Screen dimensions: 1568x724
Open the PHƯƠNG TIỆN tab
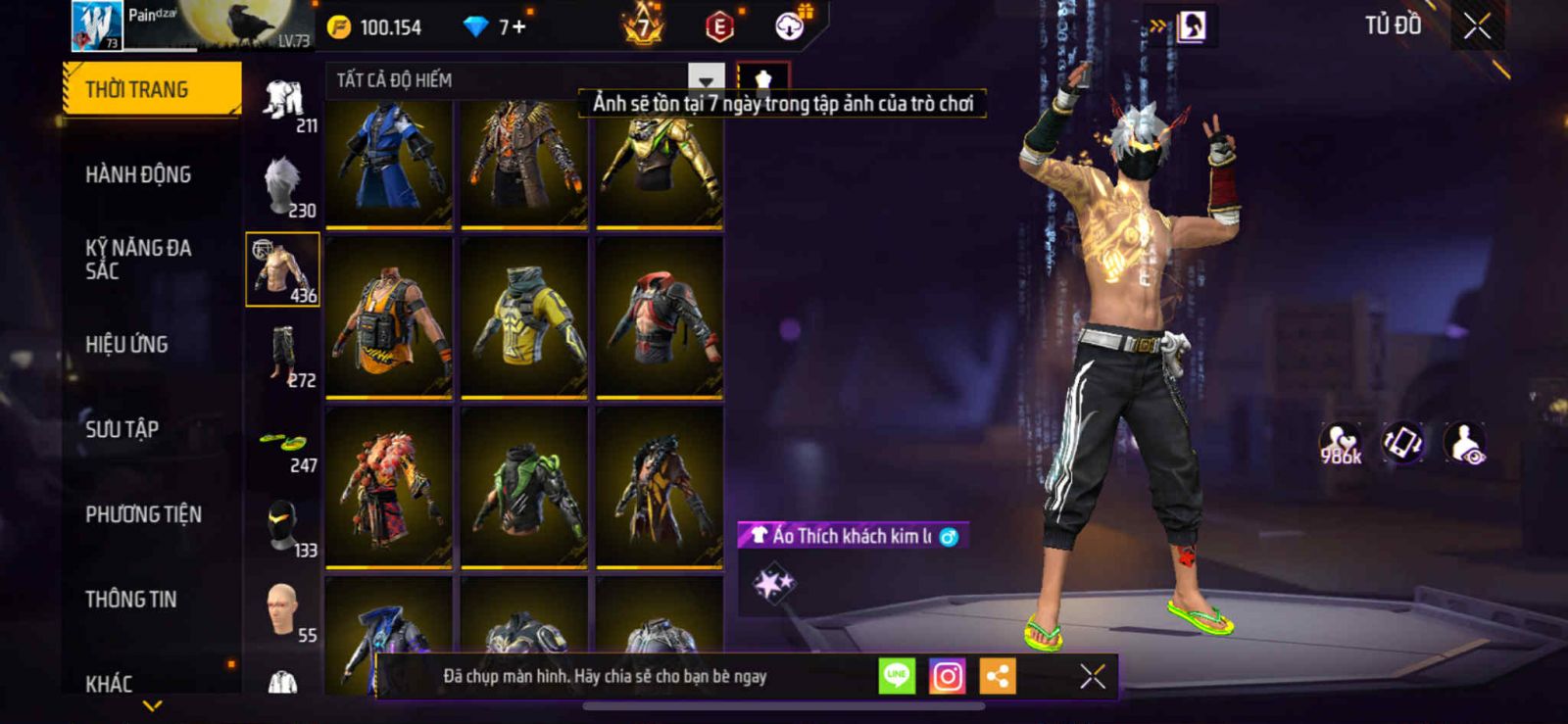(x=143, y=514)
